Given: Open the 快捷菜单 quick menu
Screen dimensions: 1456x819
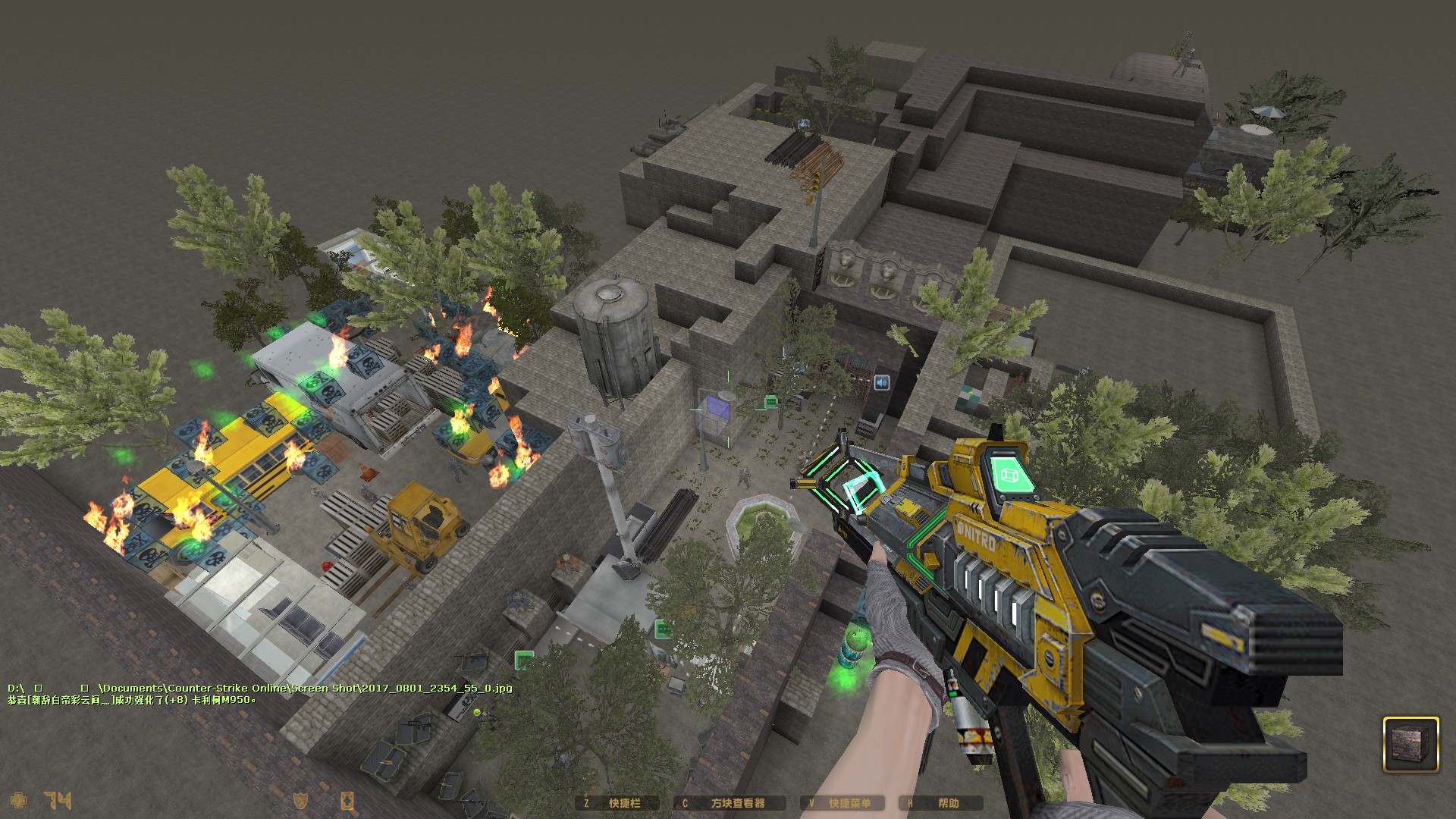Looking at the screenshot, I should coord(842,803).
